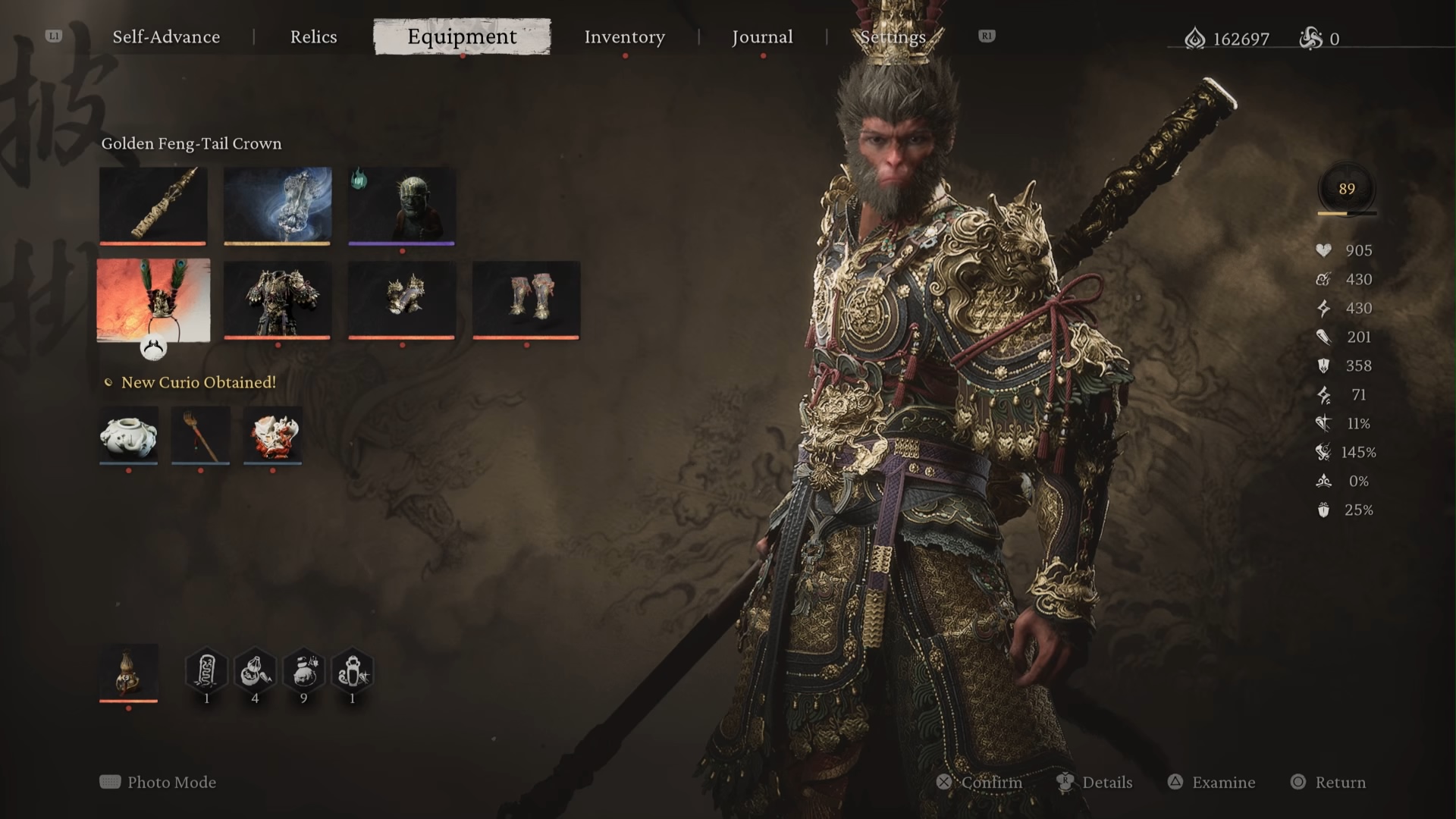The image size is (1456, 819).
Task: Choose the arm guards equipment slot
Action: click(x=402, y=300)
